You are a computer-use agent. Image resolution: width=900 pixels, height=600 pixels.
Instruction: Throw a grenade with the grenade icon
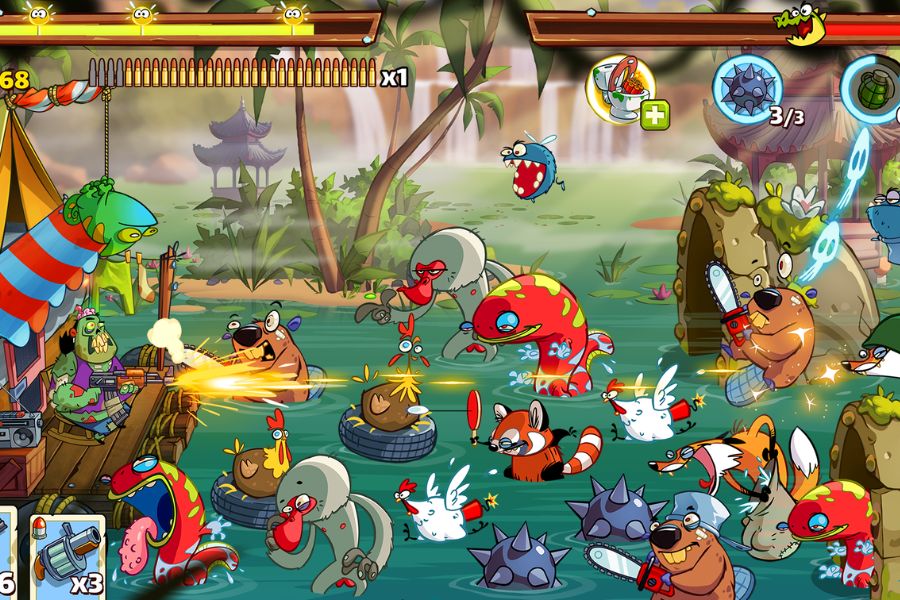pos(873,90)
